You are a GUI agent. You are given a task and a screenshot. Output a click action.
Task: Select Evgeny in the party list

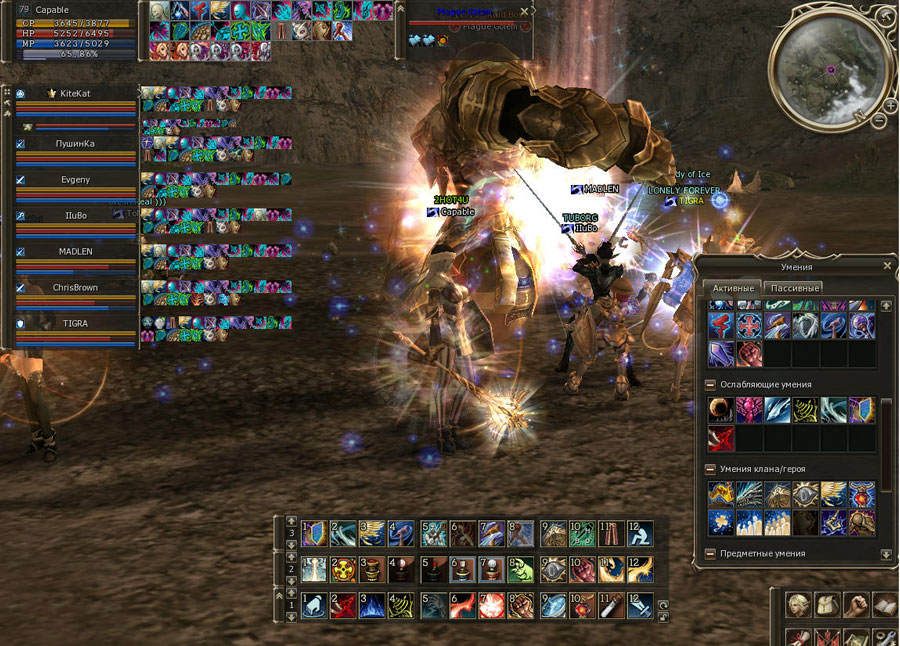76,179
